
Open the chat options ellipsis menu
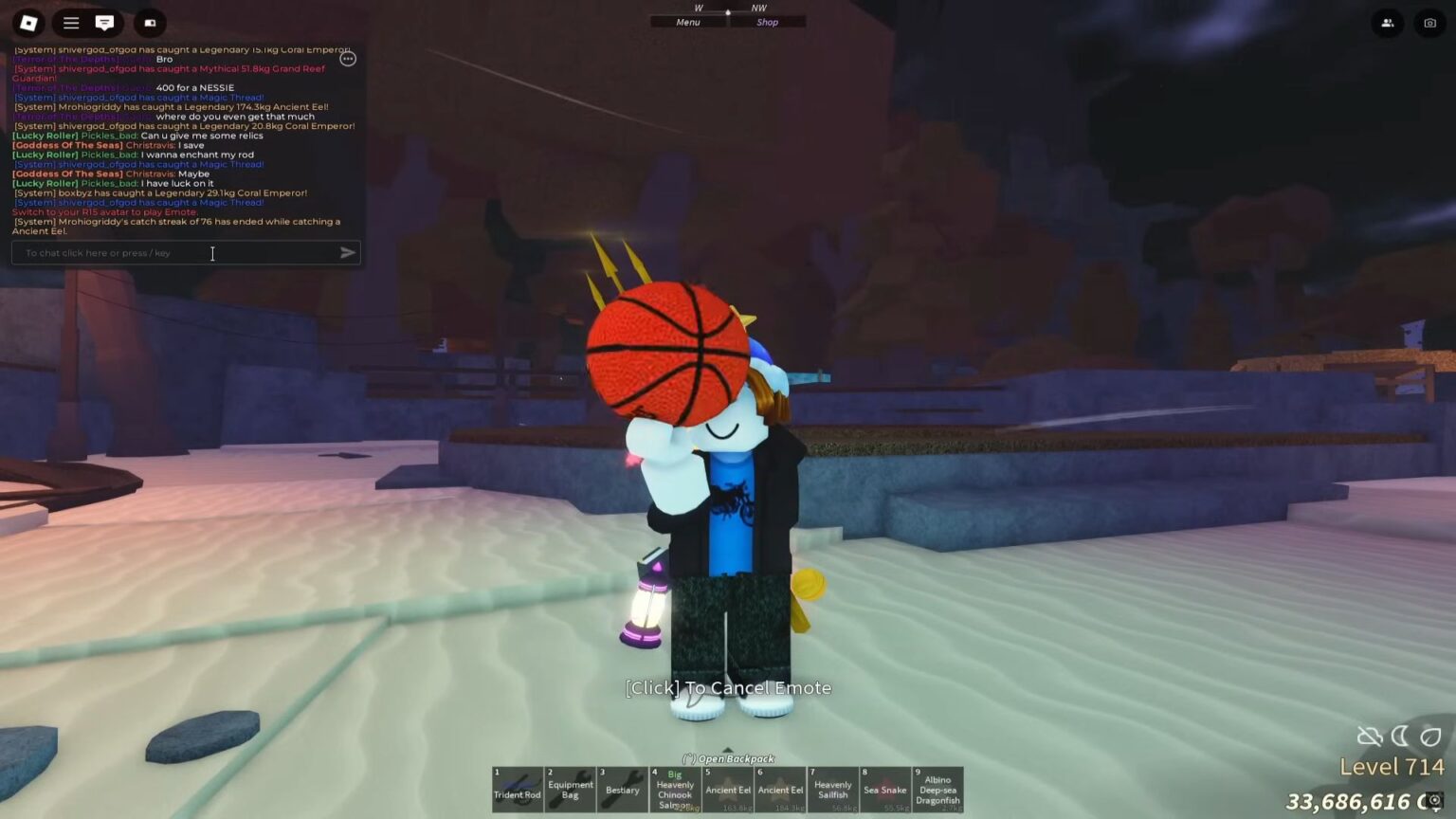point(348,59)
